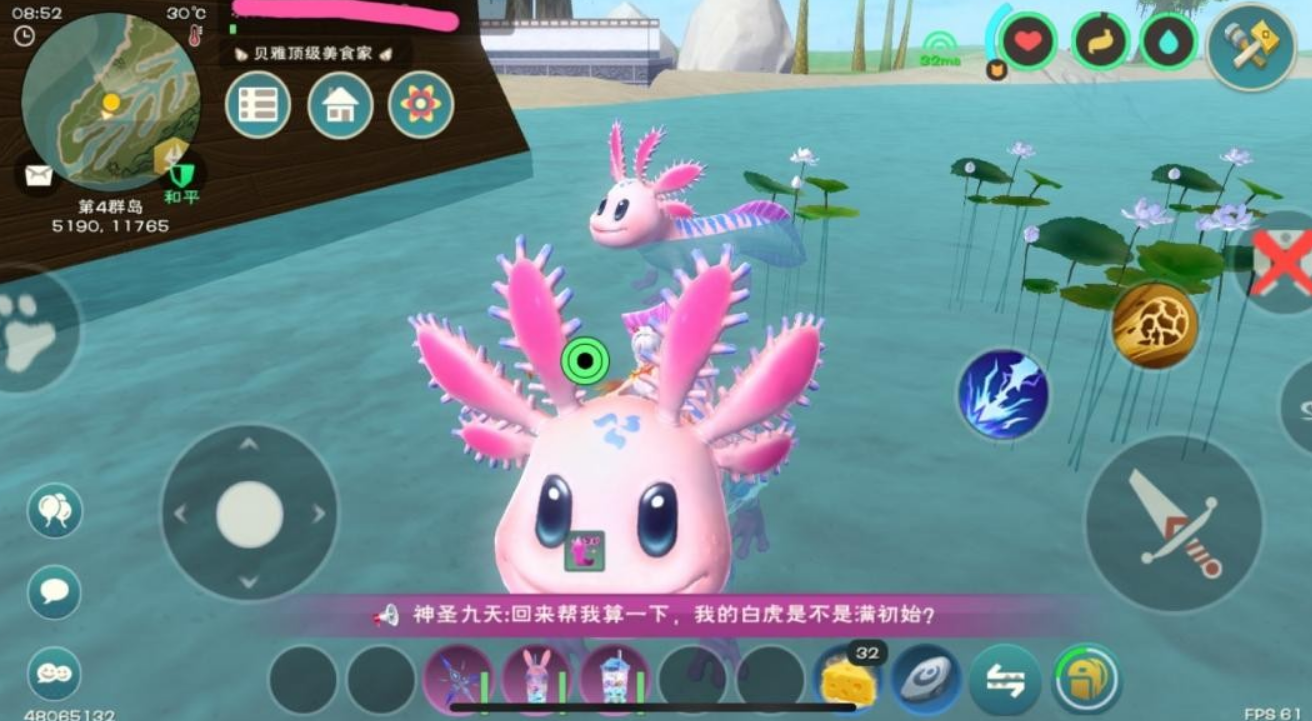Select the cheese item slot
Screen dimensions: 1312x721
(x=847, y=679)
